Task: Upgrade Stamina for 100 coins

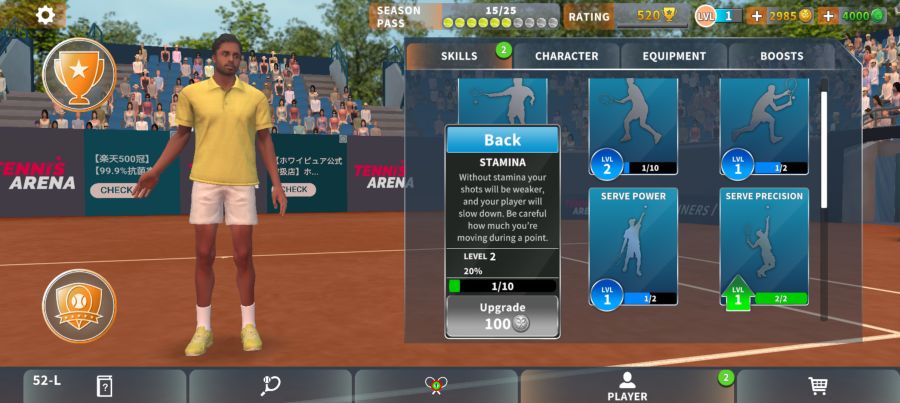Action: [502, 315]
